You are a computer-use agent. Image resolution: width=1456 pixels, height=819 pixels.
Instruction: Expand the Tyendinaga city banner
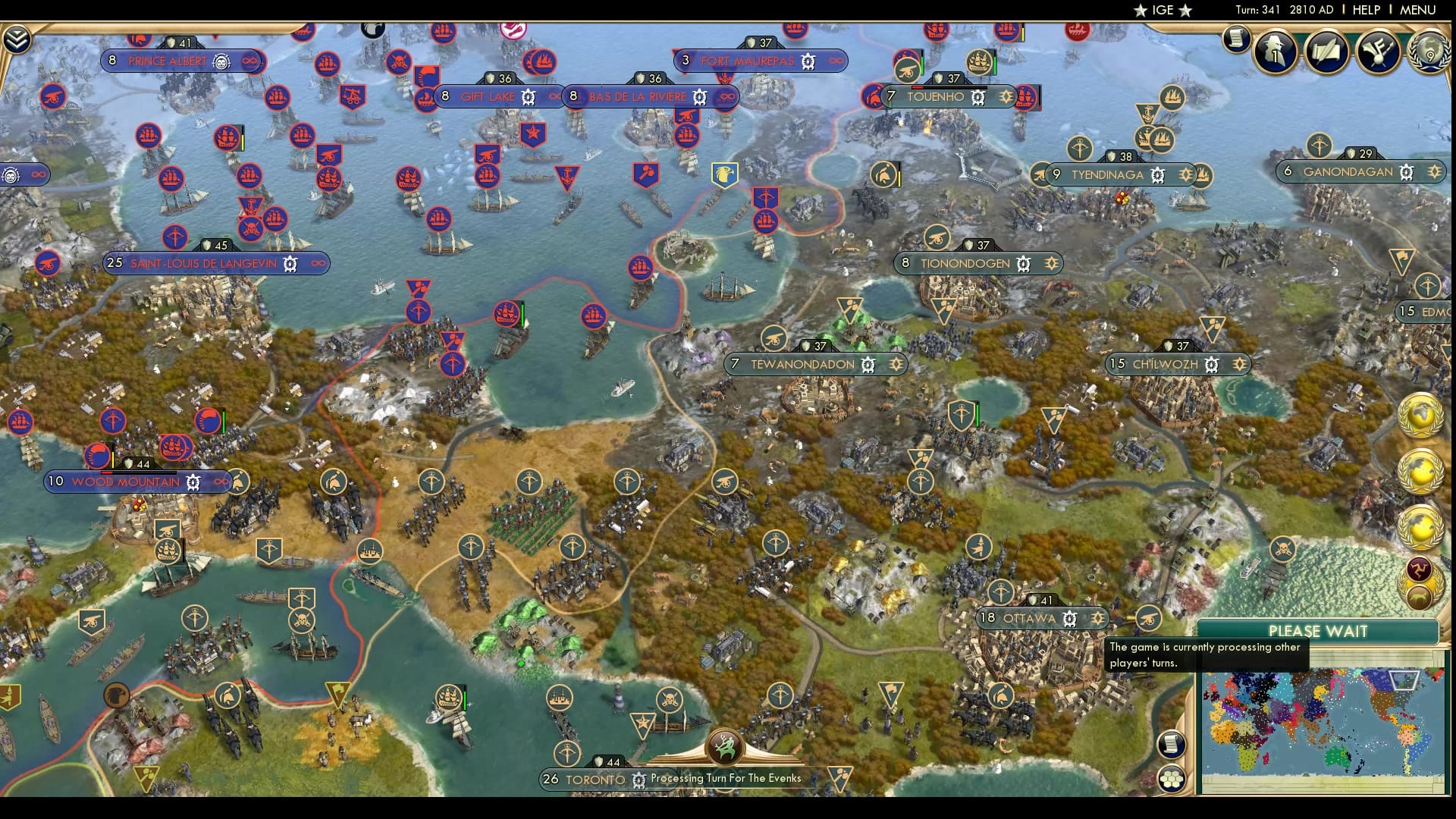click(1107, 175)
